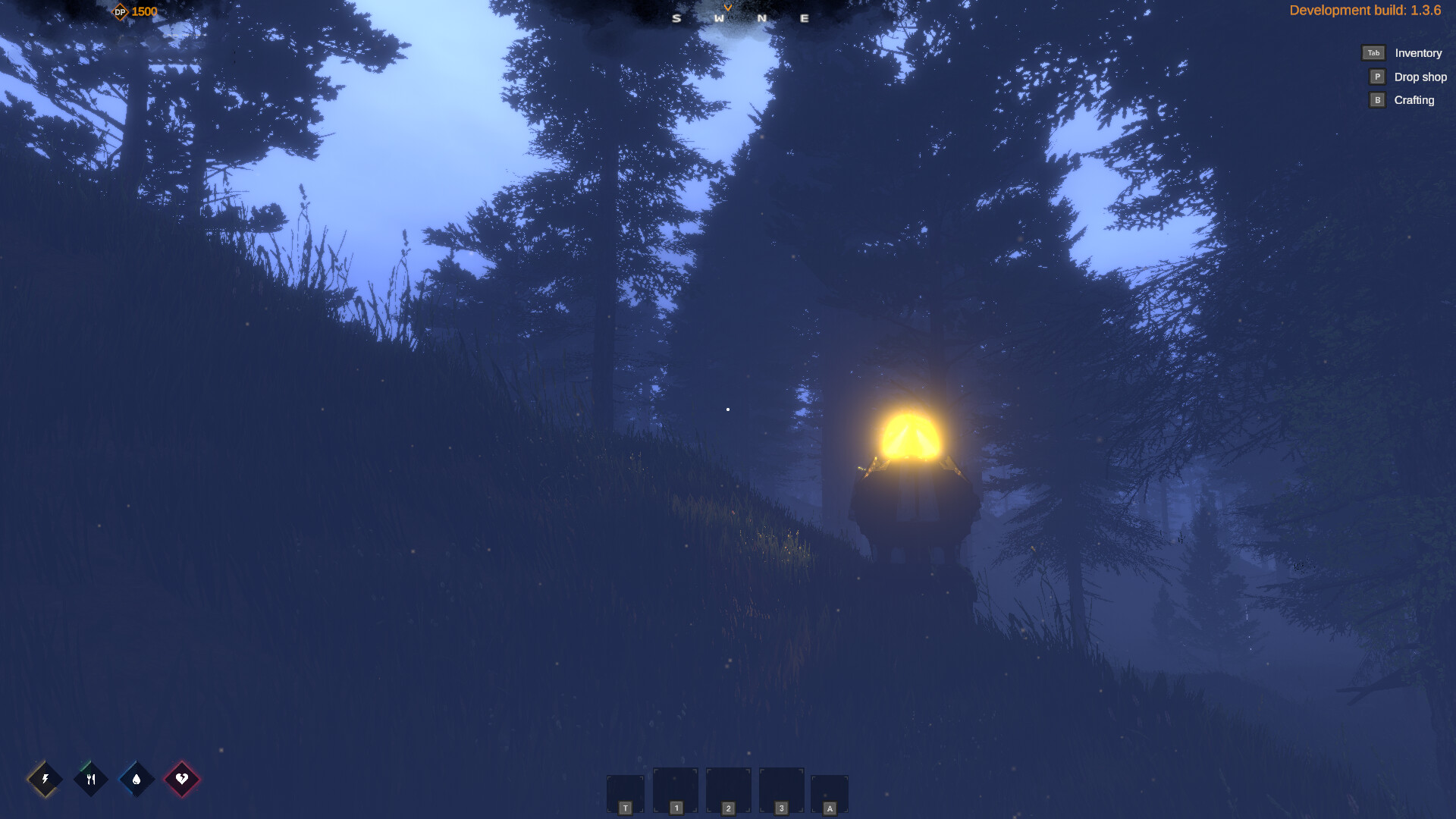Click the compass heading marker arrow
1456x819 pixels.
(x=727, y=6)
